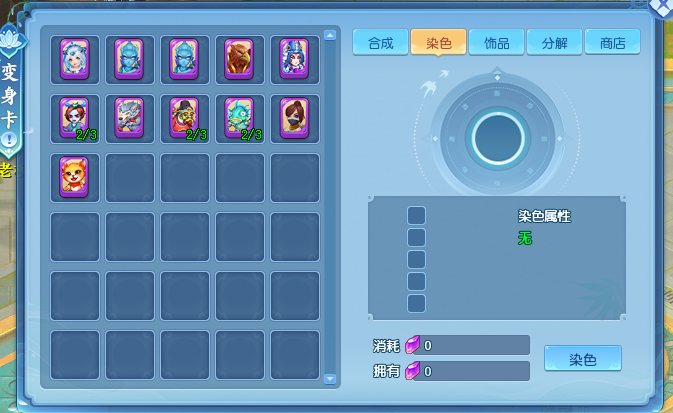Image resolution: width=673 pixels, height=413 pixels.
Task: Select the 染色 tab
Action: (x=438, y=43)
